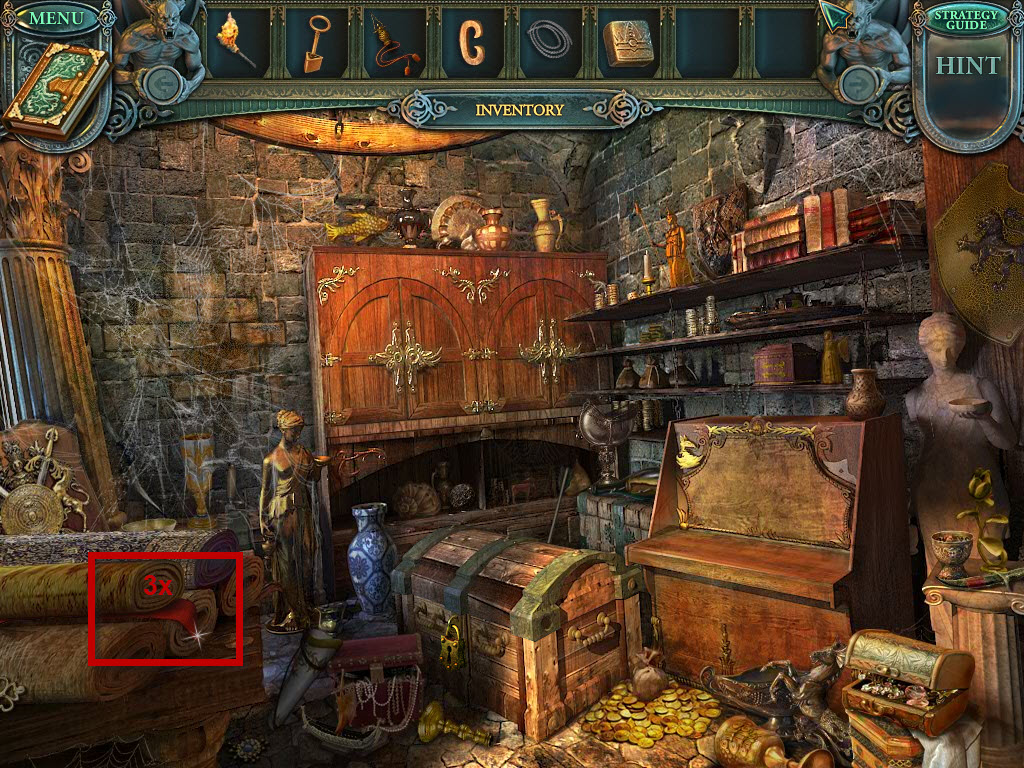Open the Strategy Guide
1024x768 pixels.
[965, 19]
